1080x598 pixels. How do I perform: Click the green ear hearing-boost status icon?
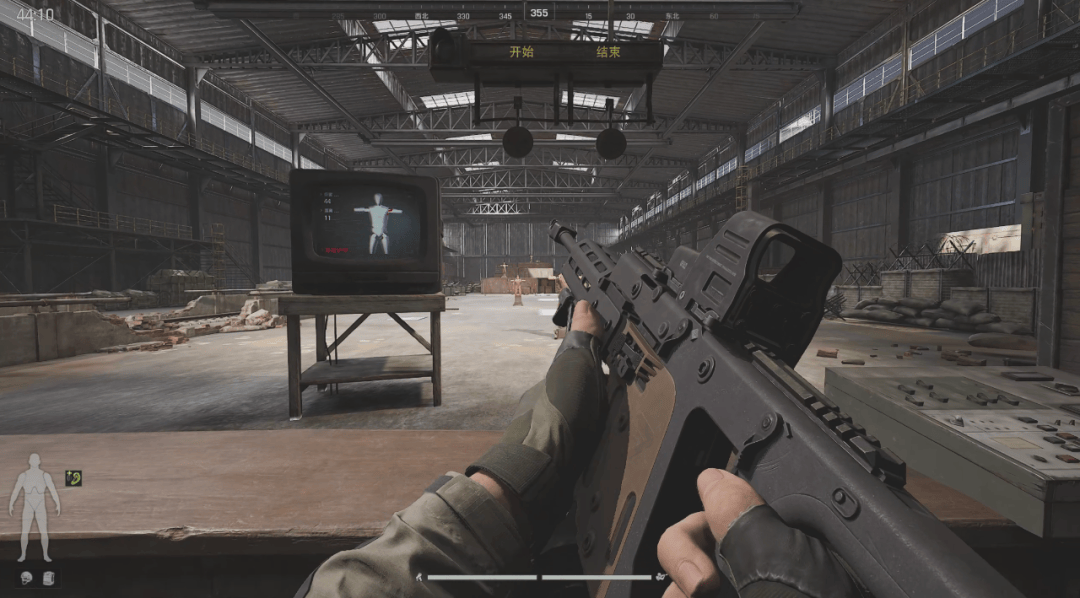73,478
